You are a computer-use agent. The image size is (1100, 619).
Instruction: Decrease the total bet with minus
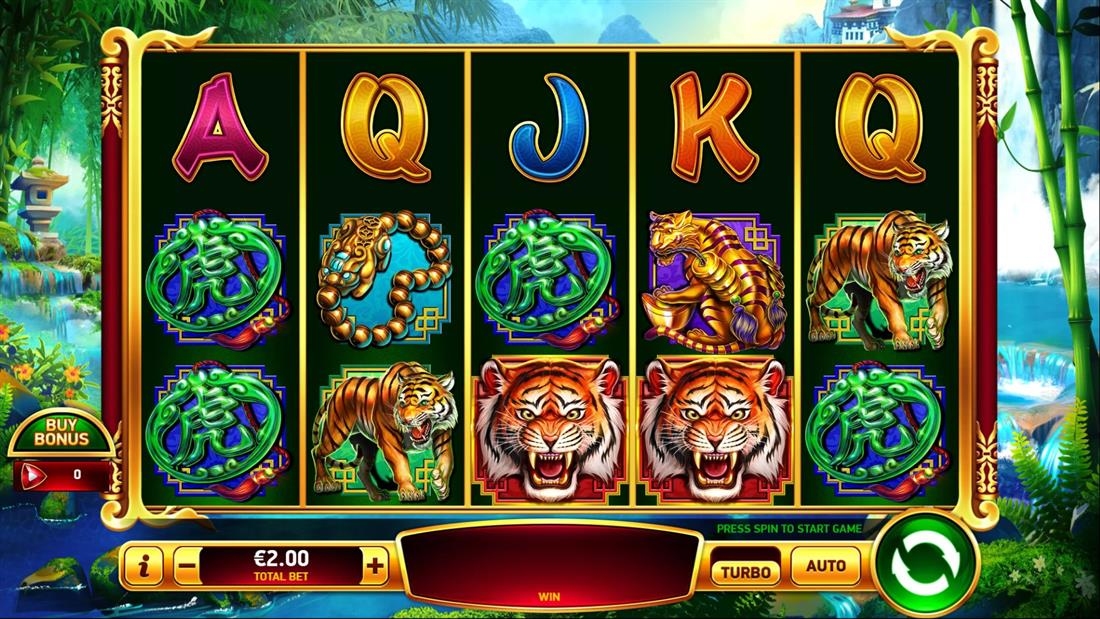[186, 566]
